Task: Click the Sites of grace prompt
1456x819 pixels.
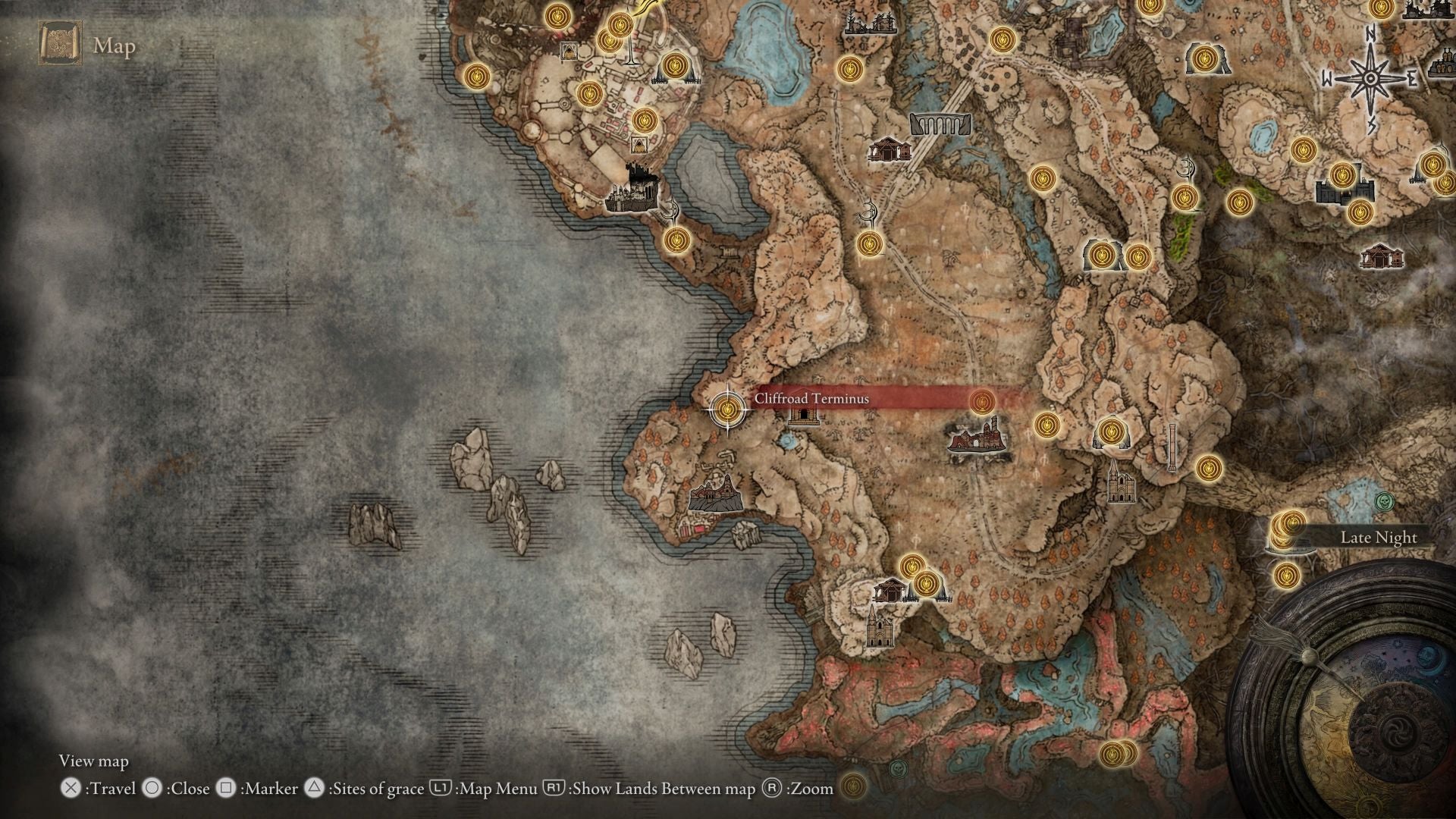Action: click(375, 789)
